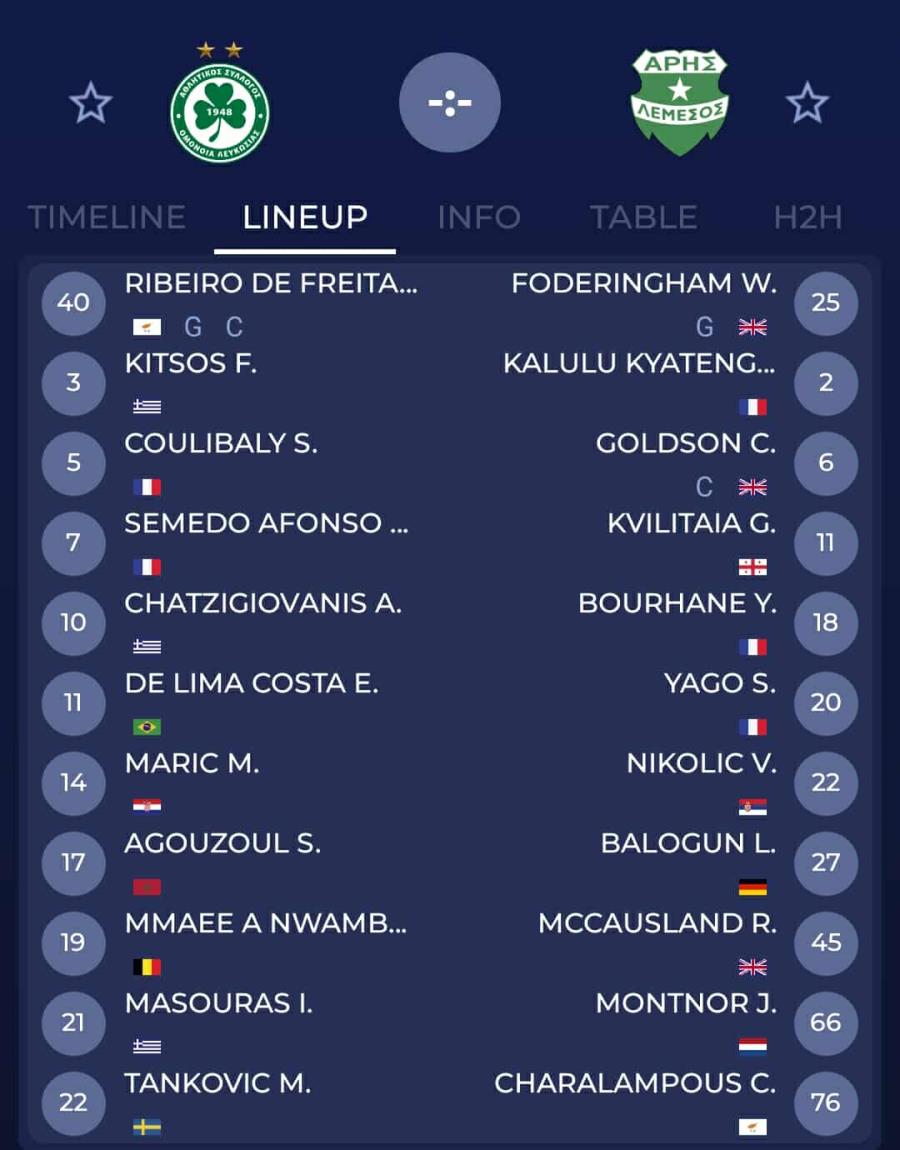Favorite the Omonoia home team star
900x1150 pixels.
tap(91, 103)
